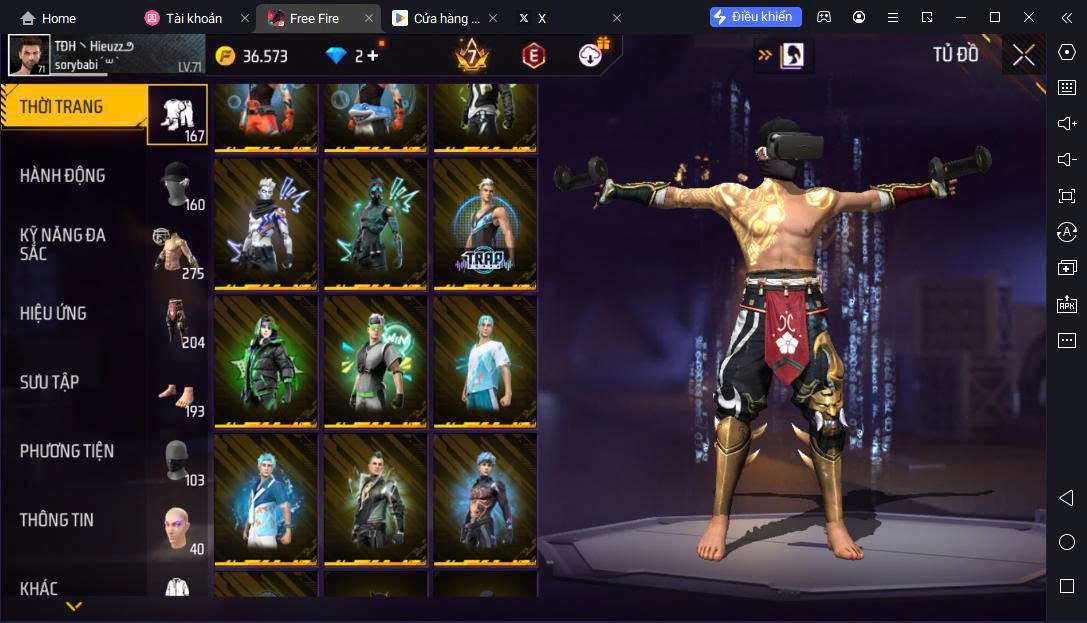Open the player profile avatar
The height and width of the screenshot is (623, 1087).
click(x=29, y=55)
